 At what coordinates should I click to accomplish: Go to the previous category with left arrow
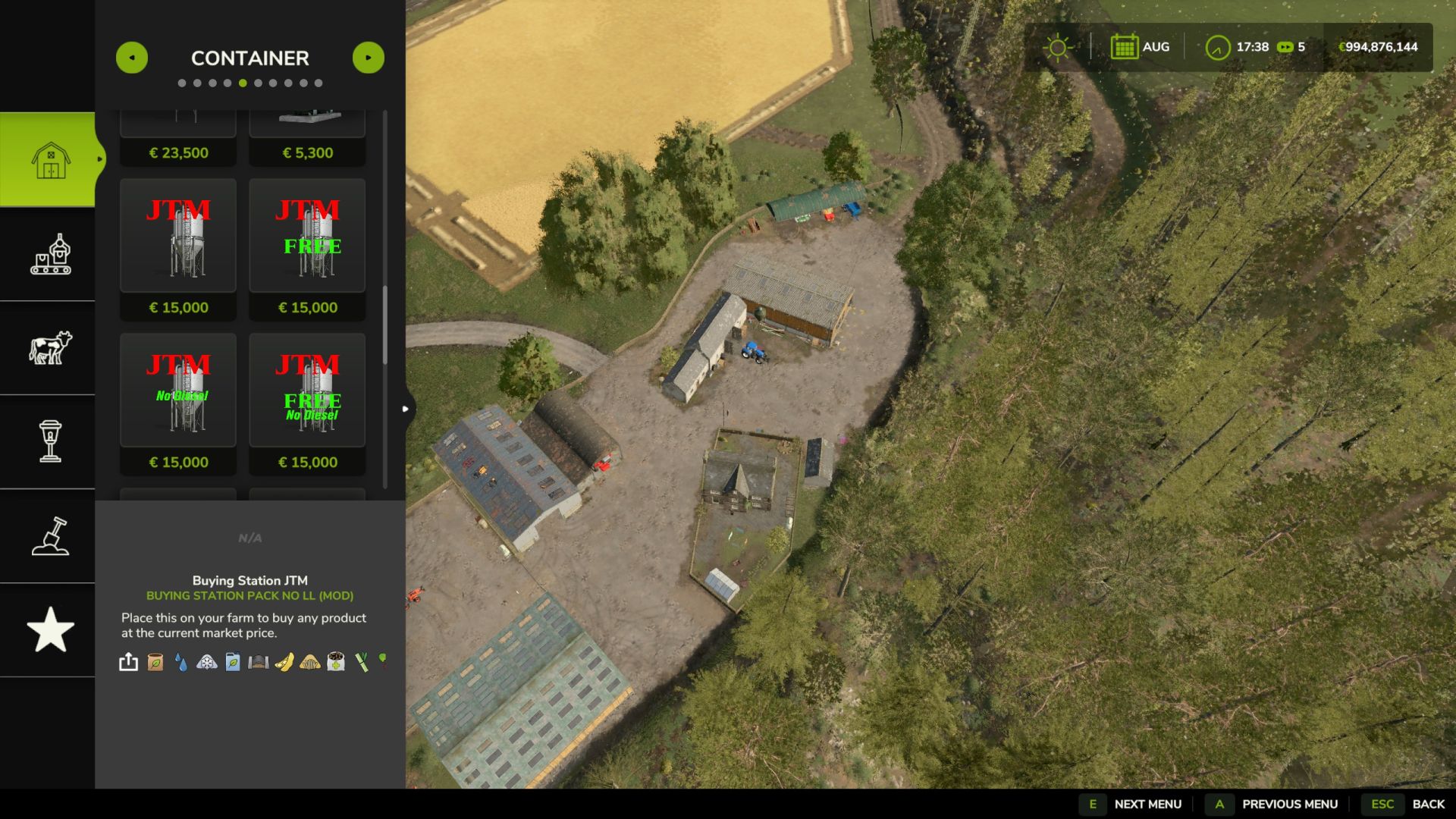click(132, 58)
